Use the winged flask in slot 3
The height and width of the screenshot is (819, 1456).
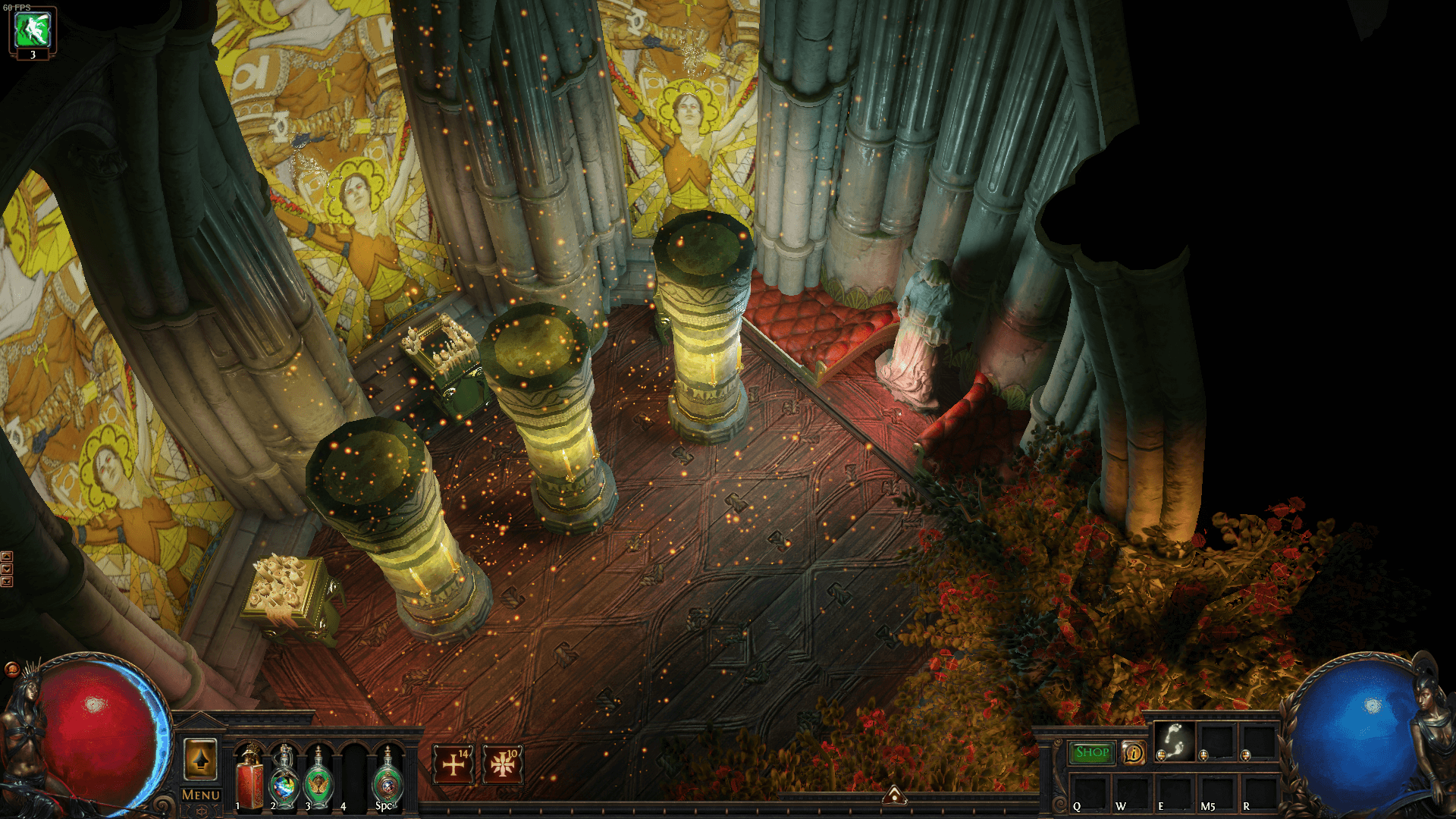click(318, 779)
